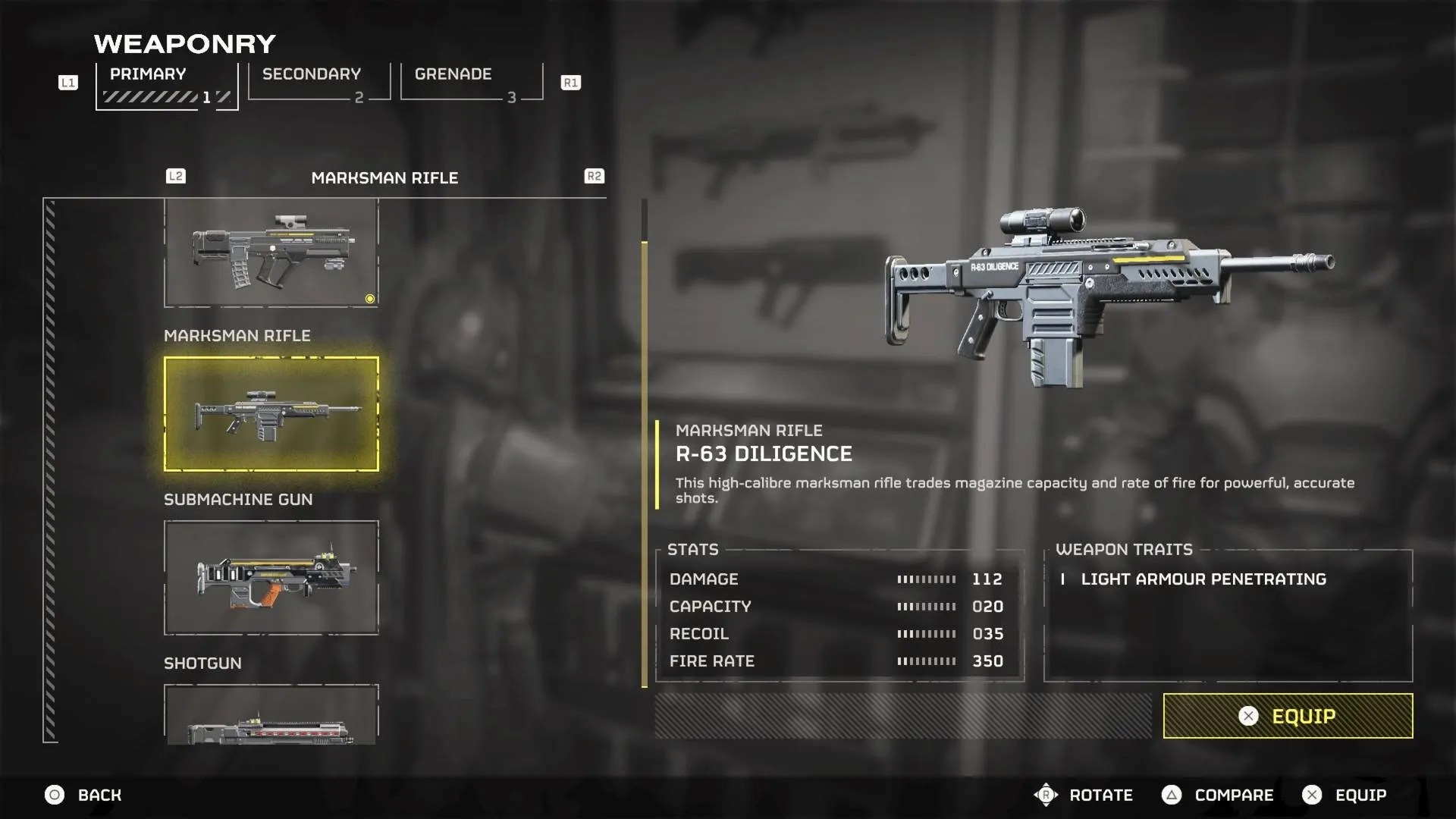Pick the shotgun weapon tile

click(271, 716)
